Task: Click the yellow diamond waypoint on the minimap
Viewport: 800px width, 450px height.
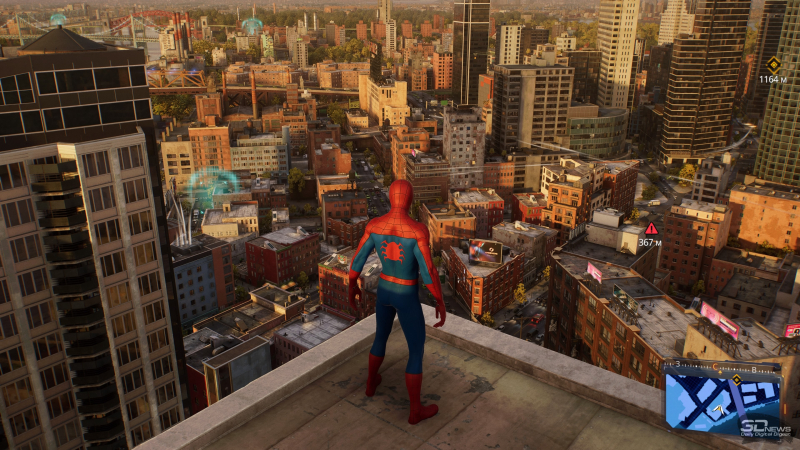Action: point(737,380)
